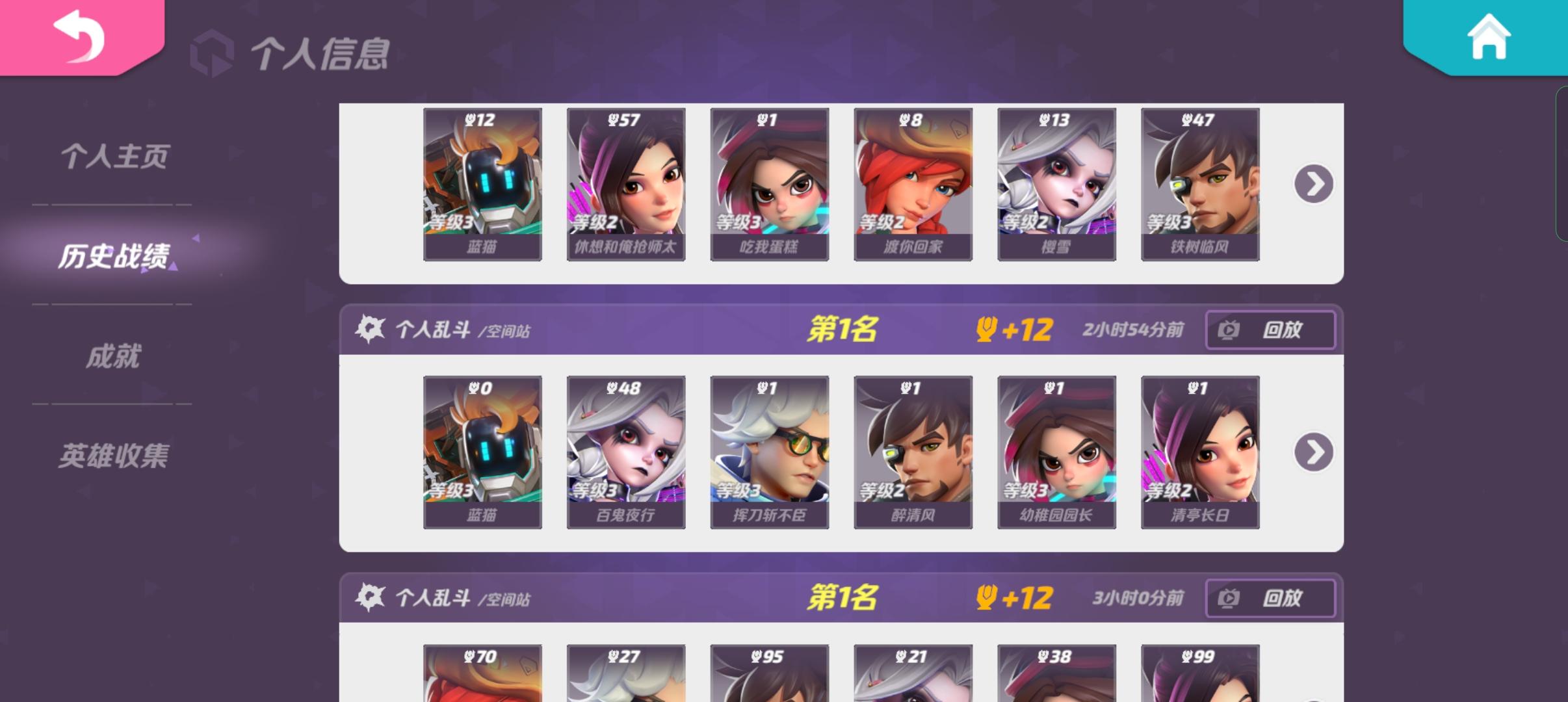Click the trophy icon next to second +12 score
1568x702 pixels.
986,598
